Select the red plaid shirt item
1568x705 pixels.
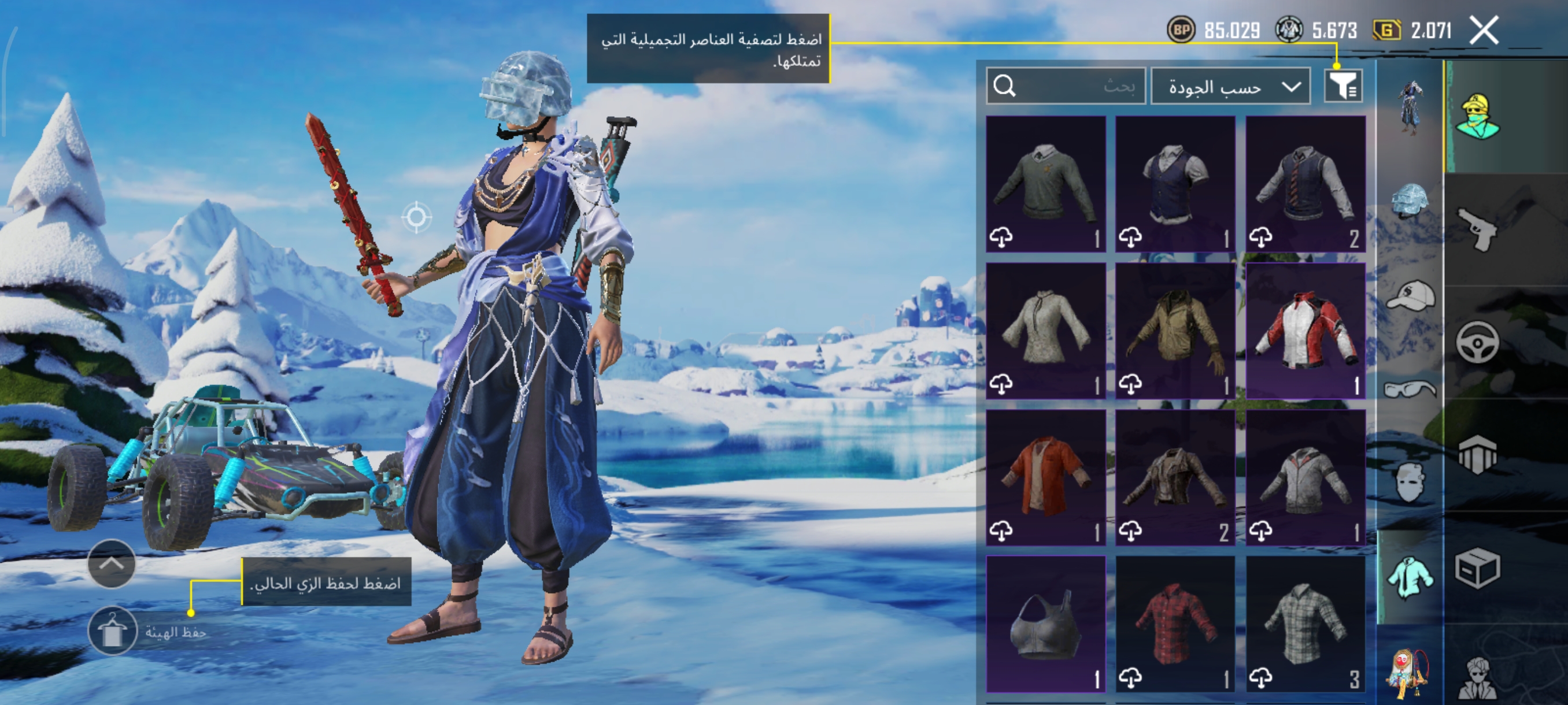click(1175, 624)
